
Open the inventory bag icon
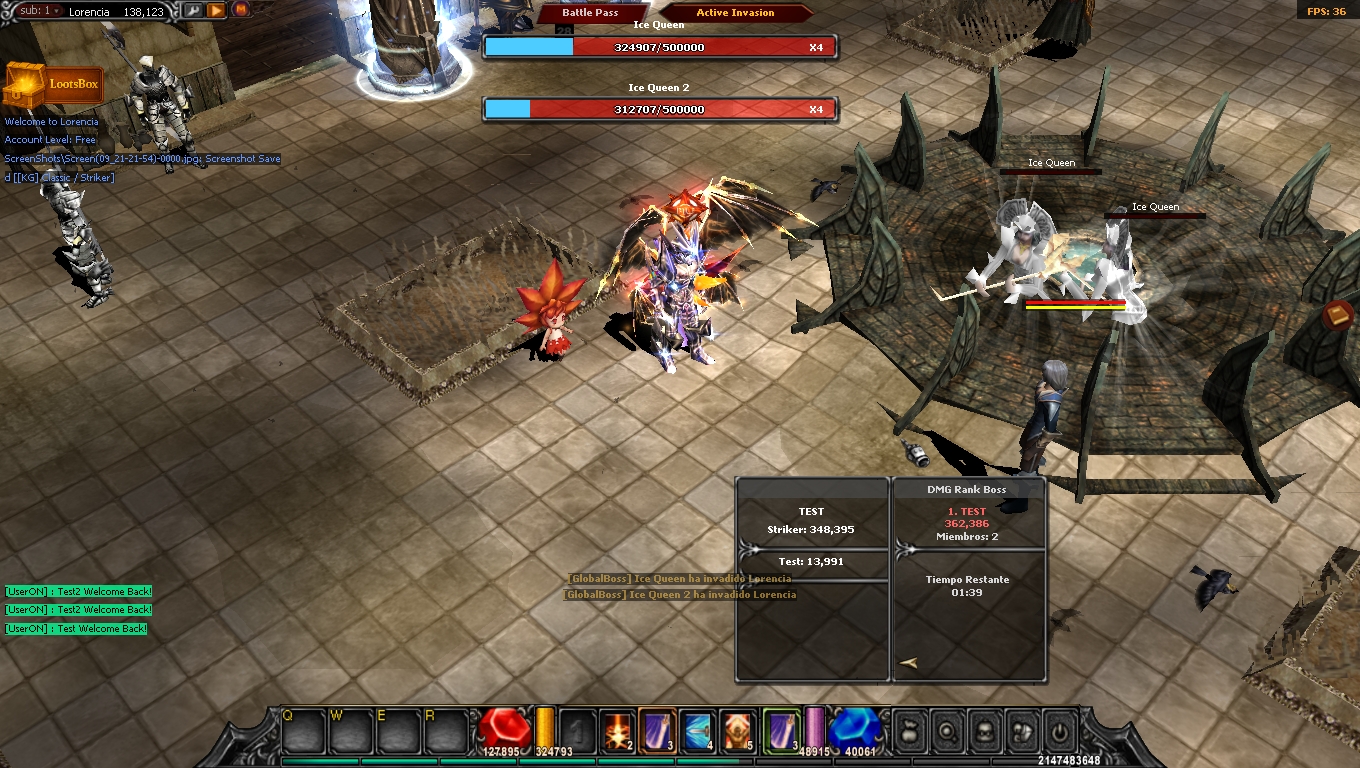point(908,731)
